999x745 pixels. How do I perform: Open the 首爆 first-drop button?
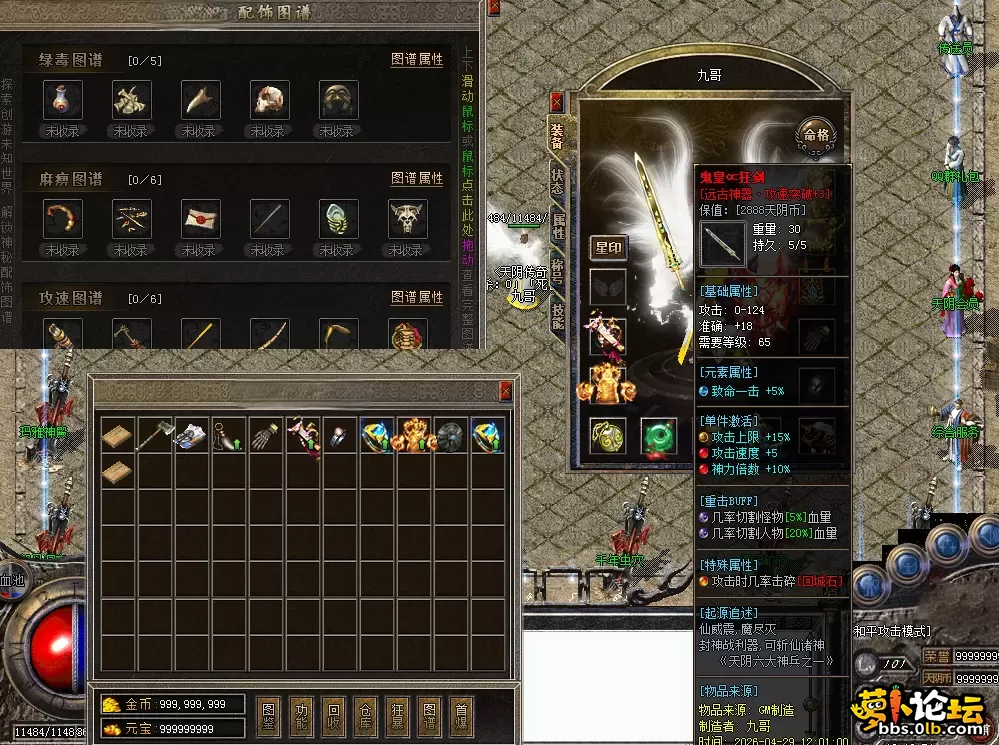[x=461, y=716]
